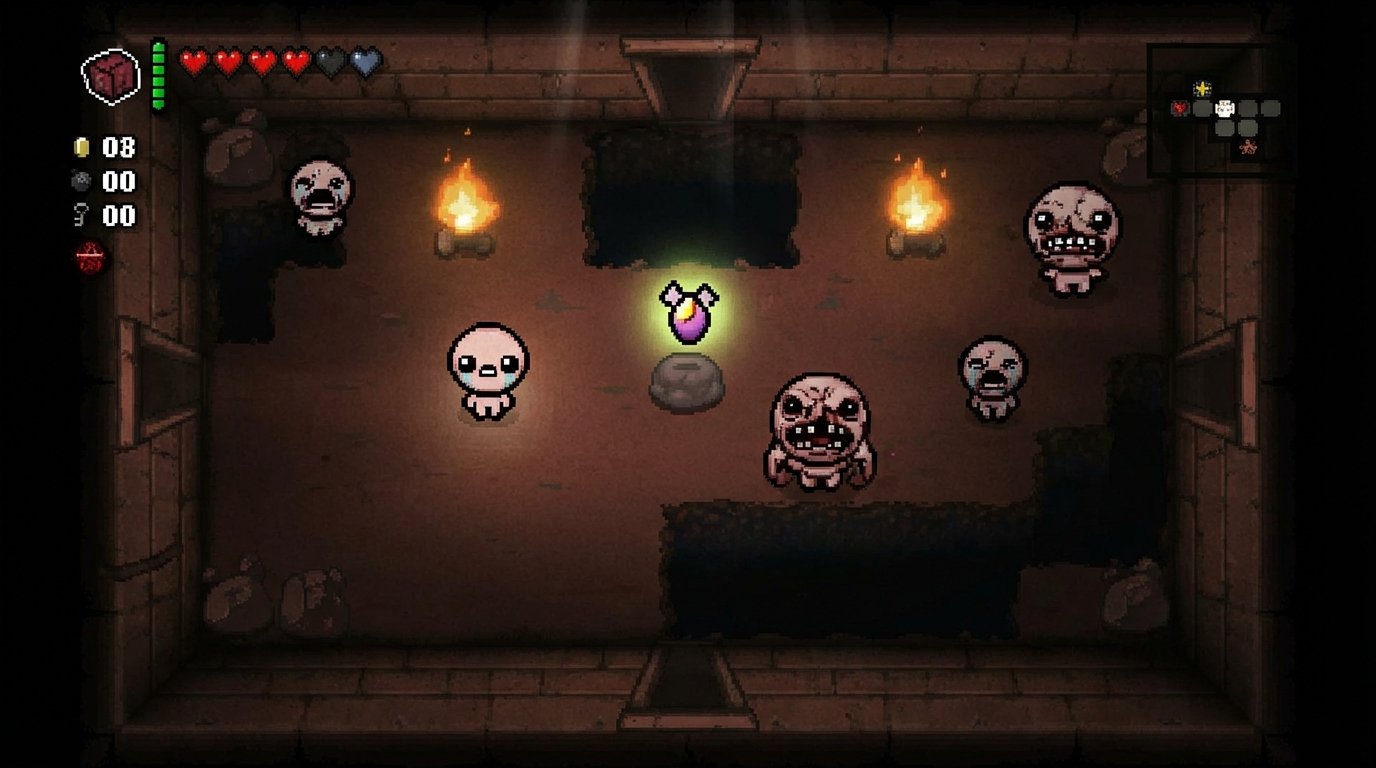
Task: Select the yellow treasure room icon on the minimap
Action: click(x=1202, y=88)
